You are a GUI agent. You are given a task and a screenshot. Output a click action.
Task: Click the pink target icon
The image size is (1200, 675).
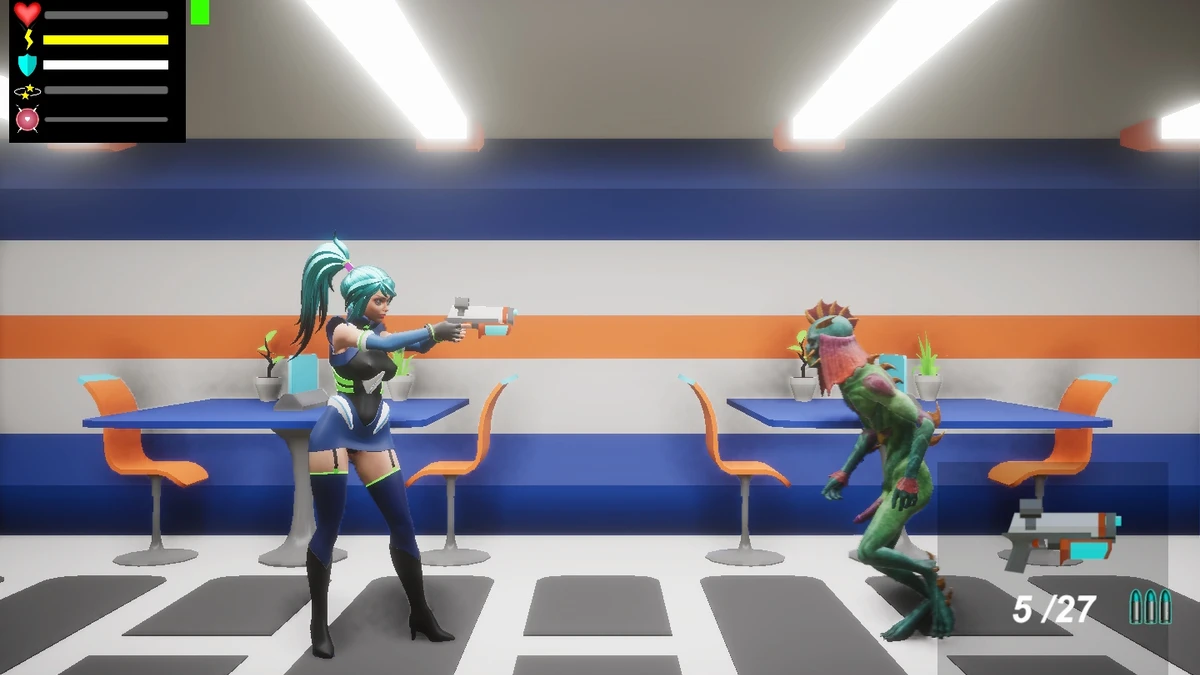tap(27, 119)
